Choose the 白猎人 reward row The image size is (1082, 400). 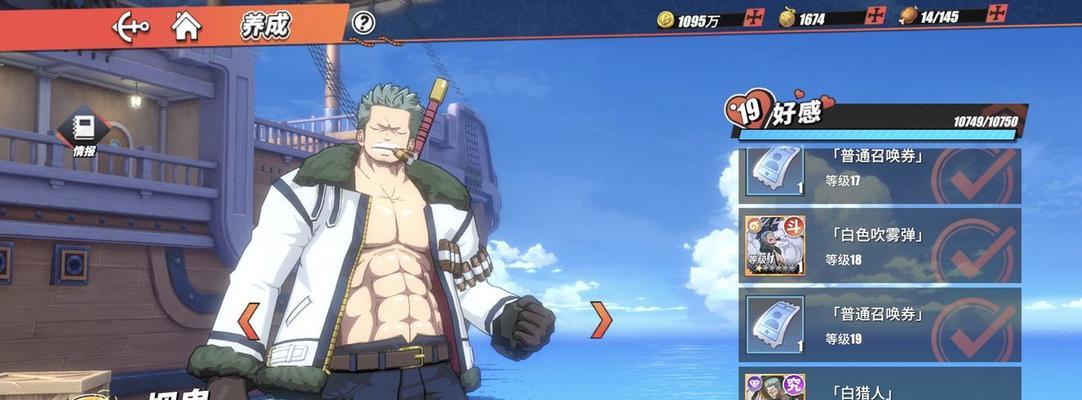pos(880,388)
